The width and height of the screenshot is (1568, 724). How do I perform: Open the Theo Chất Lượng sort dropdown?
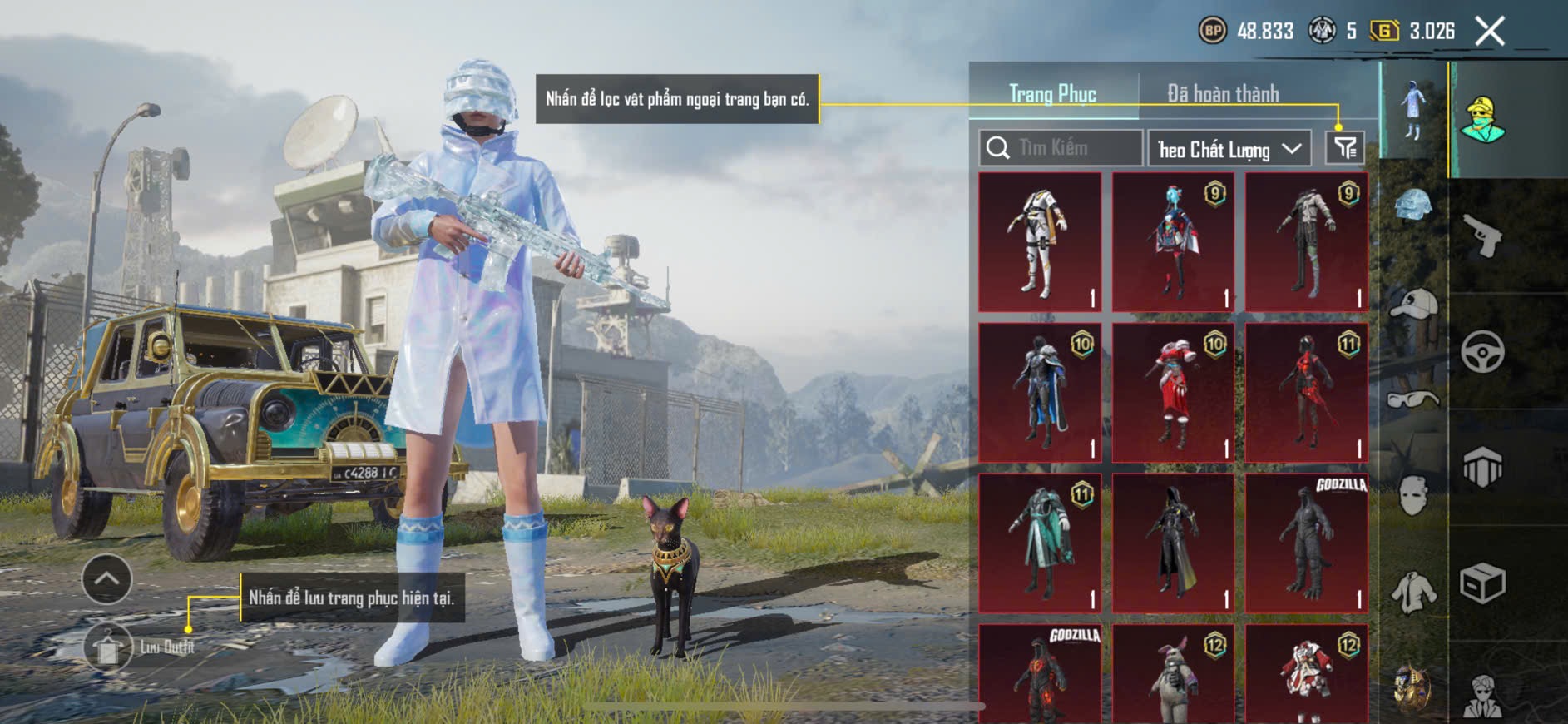point(1229,149)
